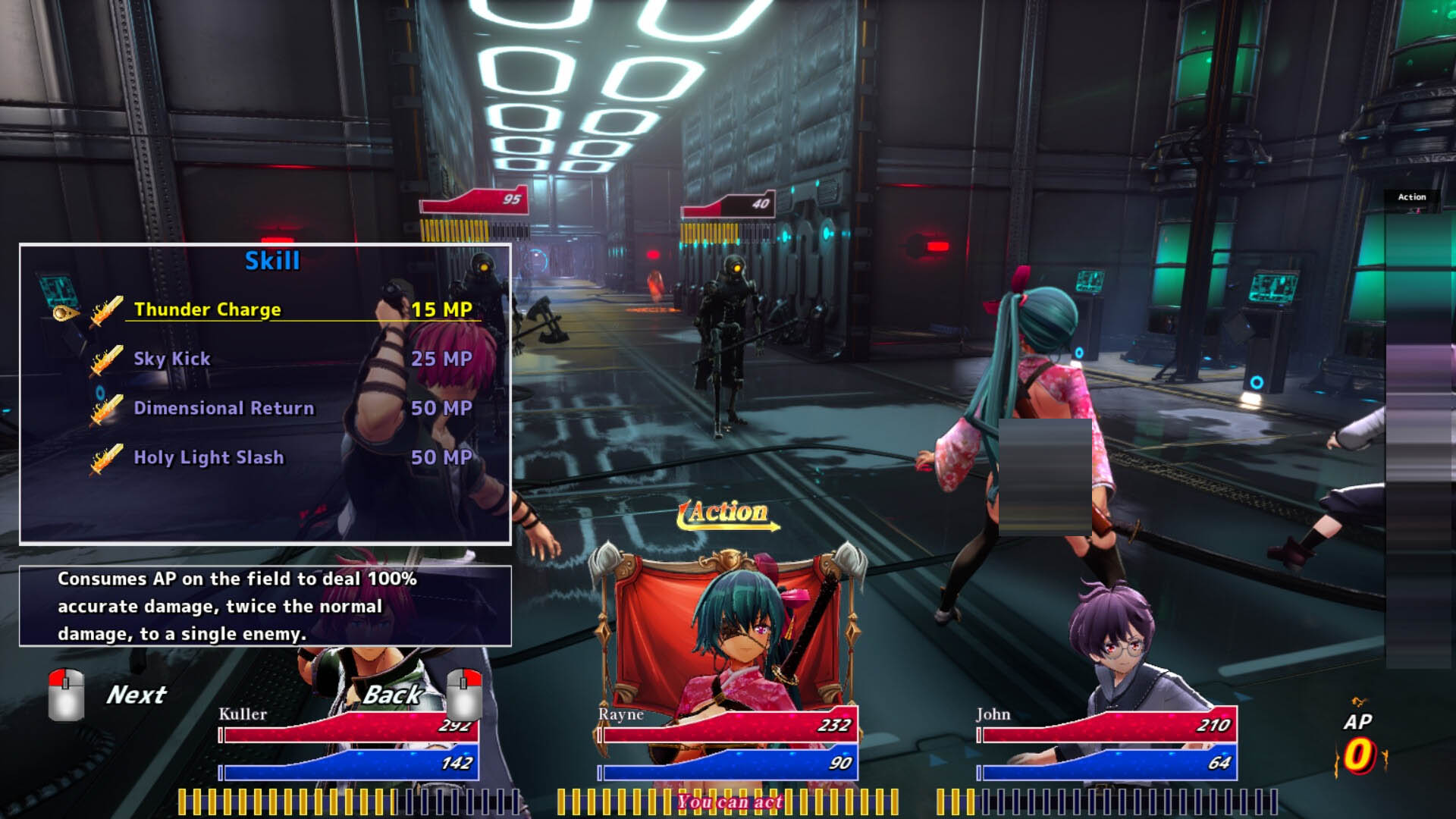Use the Holy Light Slash skill
This screenshot has width=1456, height=819.
(x=209, y=457)
